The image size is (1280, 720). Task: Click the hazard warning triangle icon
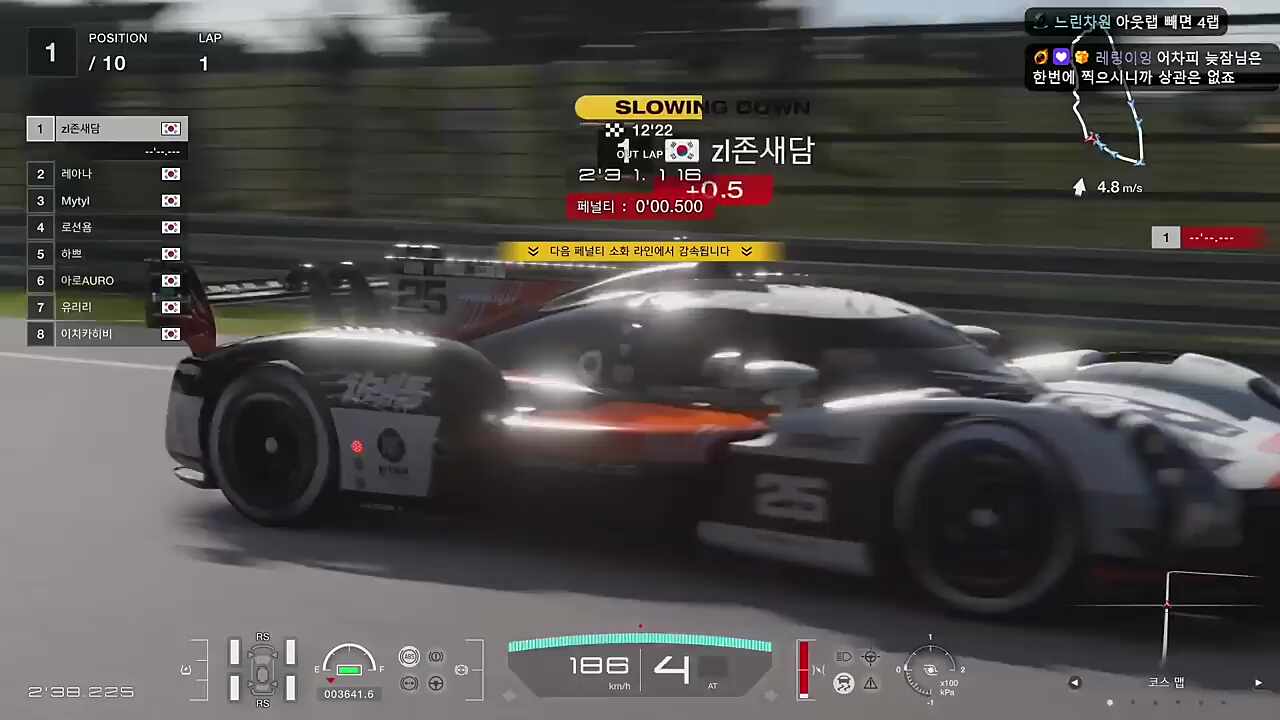[x=871, y=684]
